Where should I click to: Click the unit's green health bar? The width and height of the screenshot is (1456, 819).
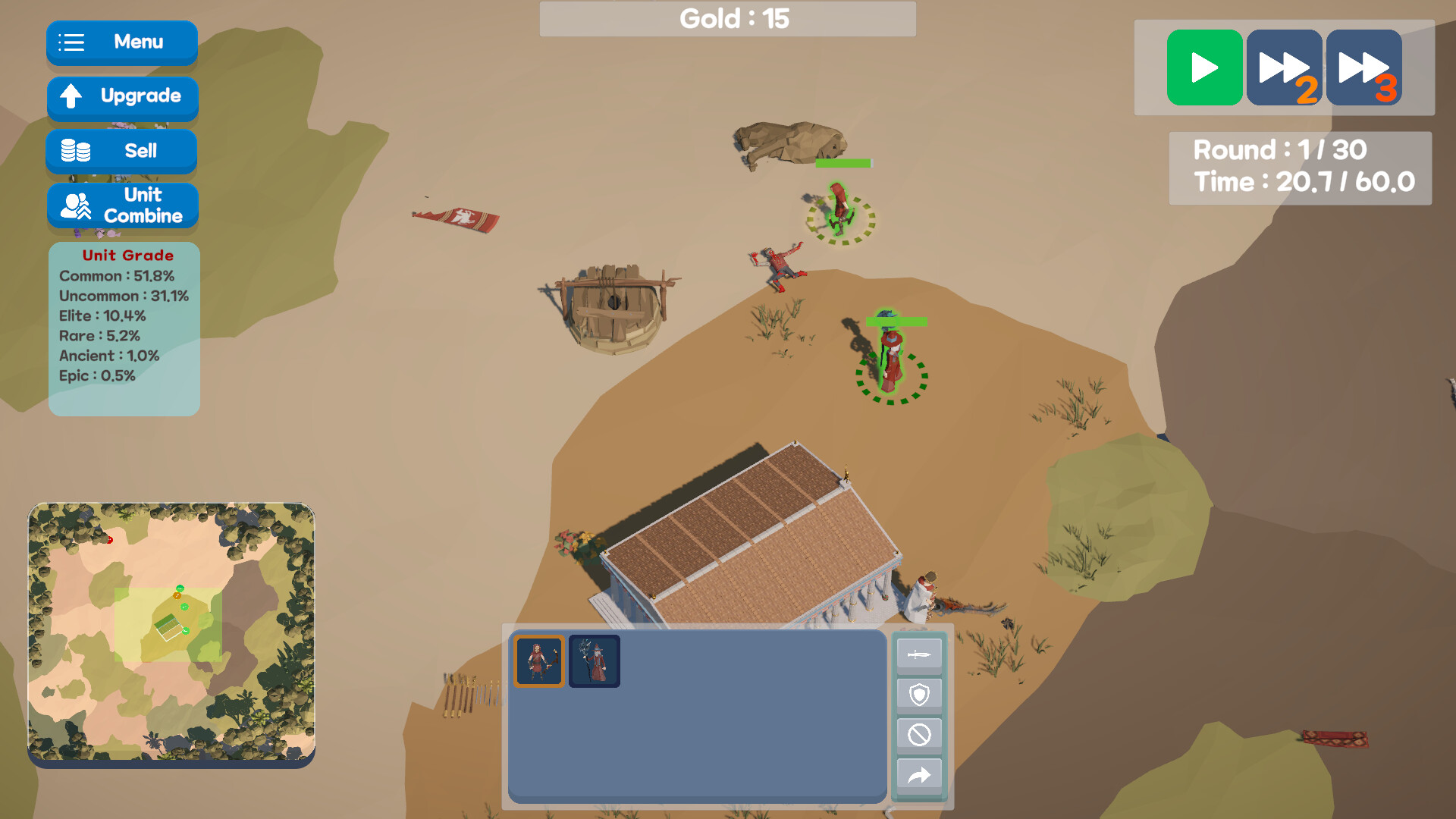tap(895, 322)
